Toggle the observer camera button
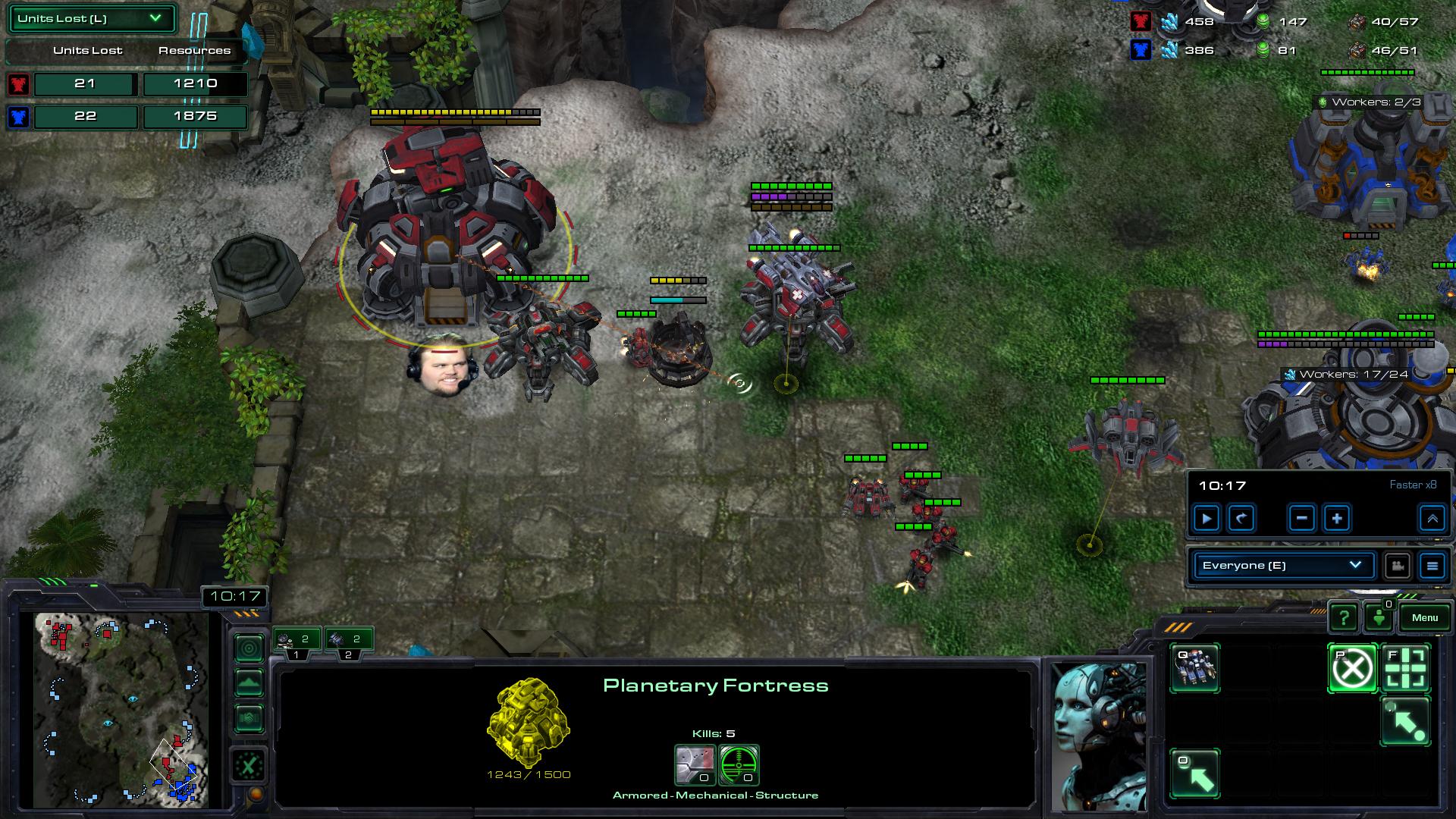The height and width of the screenshot is (819, 1456). coord(1397,566)
